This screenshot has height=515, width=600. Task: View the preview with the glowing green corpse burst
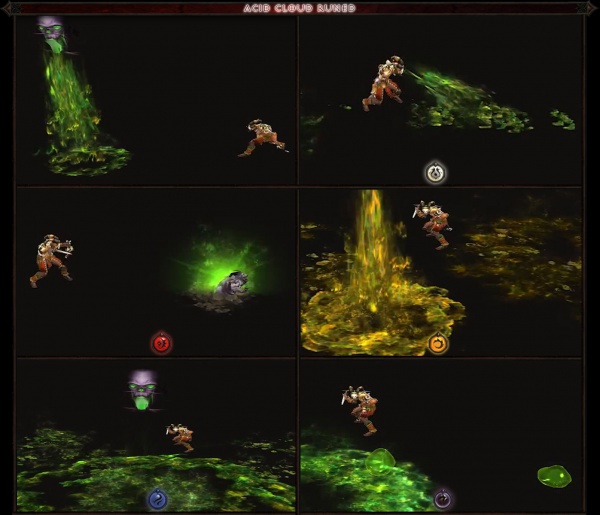pyautogui.click(x=156, y=272)
